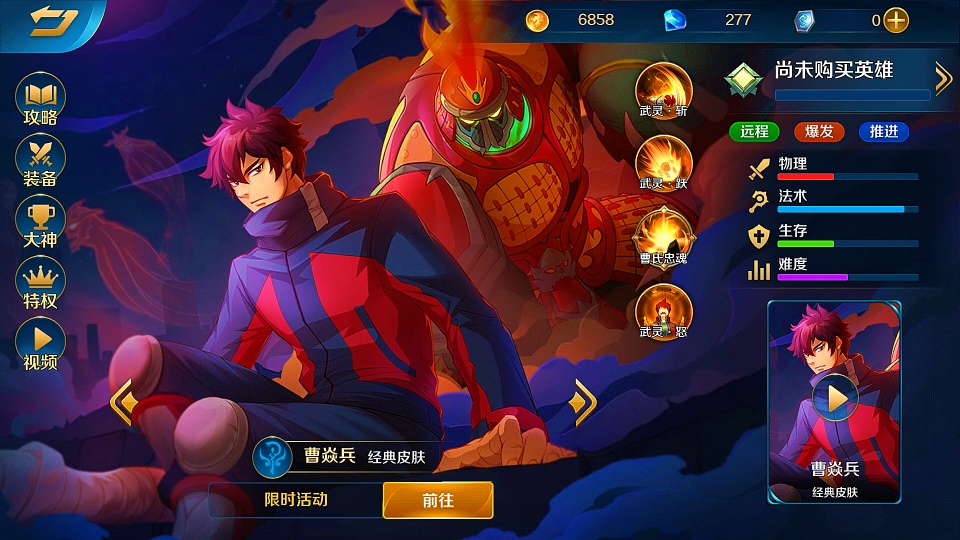960x540 pixels.
Task: Click the 前往 go button
Action: tap(438, 500)
